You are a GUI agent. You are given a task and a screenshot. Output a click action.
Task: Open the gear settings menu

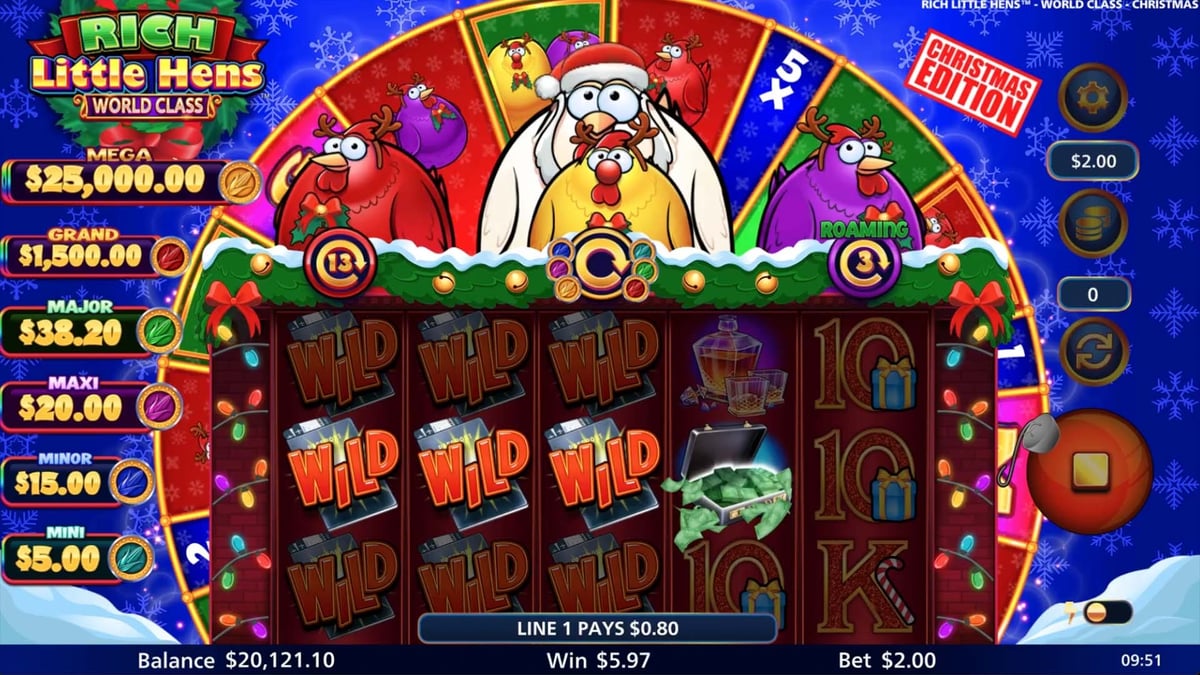click(x=1093, y=97)
